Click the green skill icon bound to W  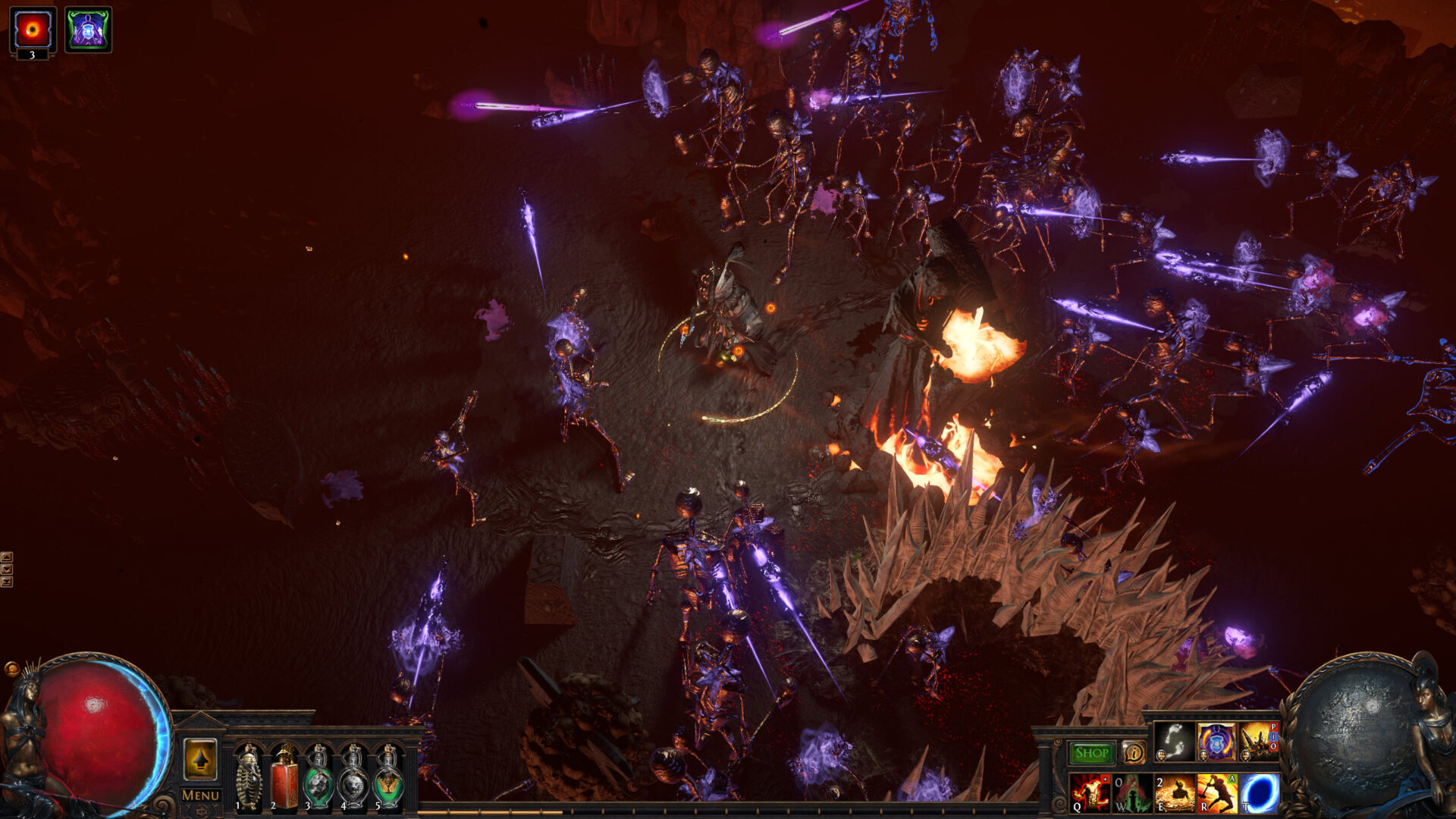click(1131, 795)
